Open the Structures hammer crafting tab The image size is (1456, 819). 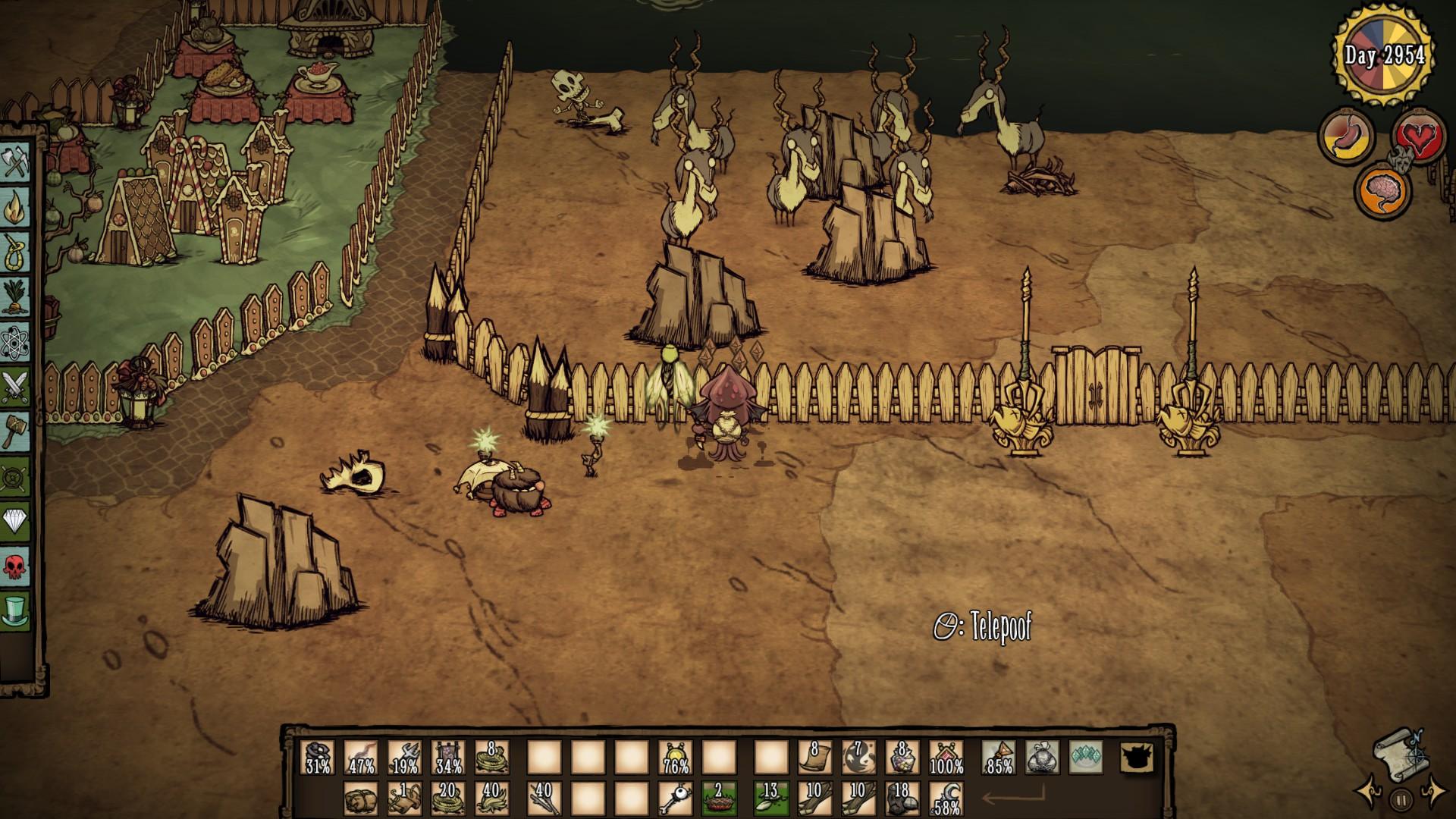point(14,432)
